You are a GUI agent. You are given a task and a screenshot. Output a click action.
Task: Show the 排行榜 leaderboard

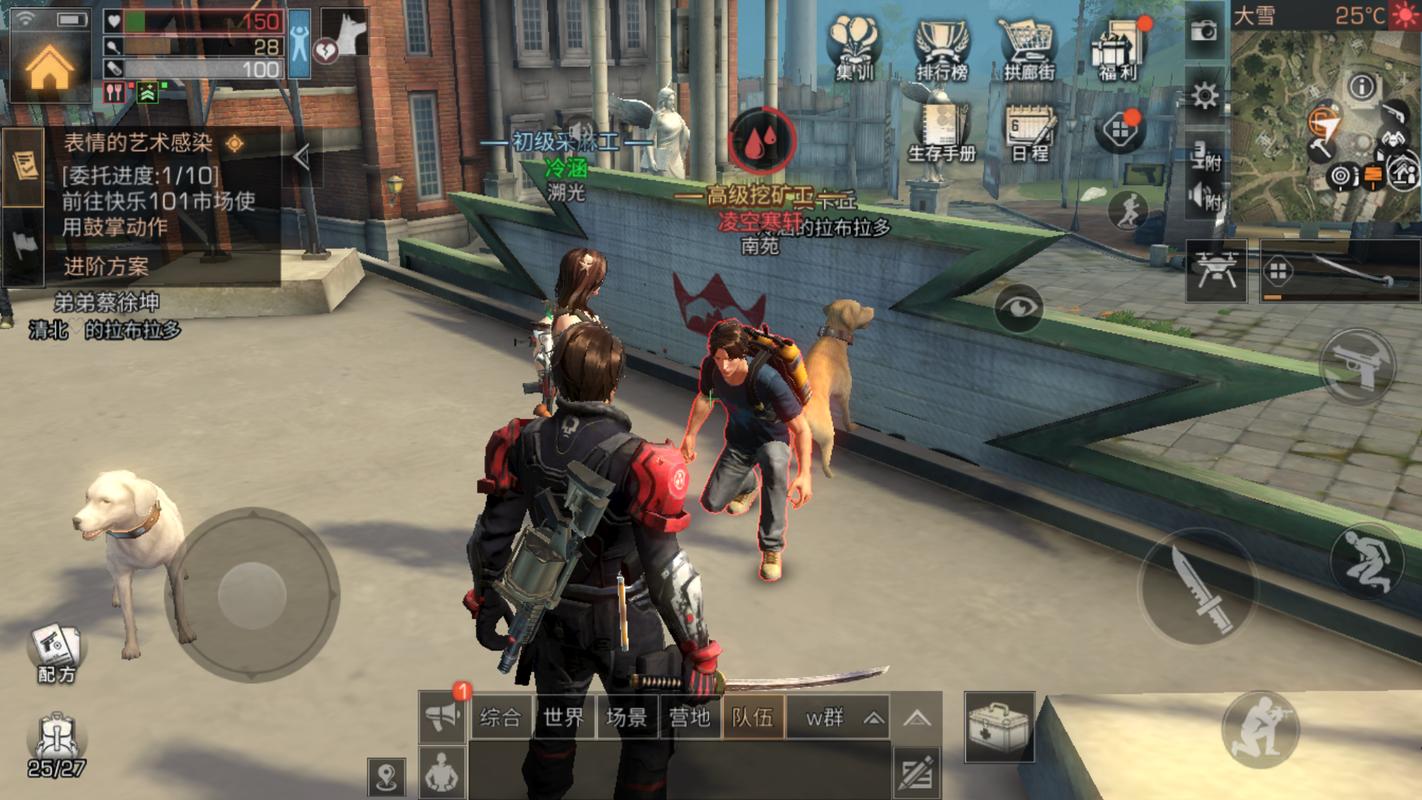click(x=942, y=48)
